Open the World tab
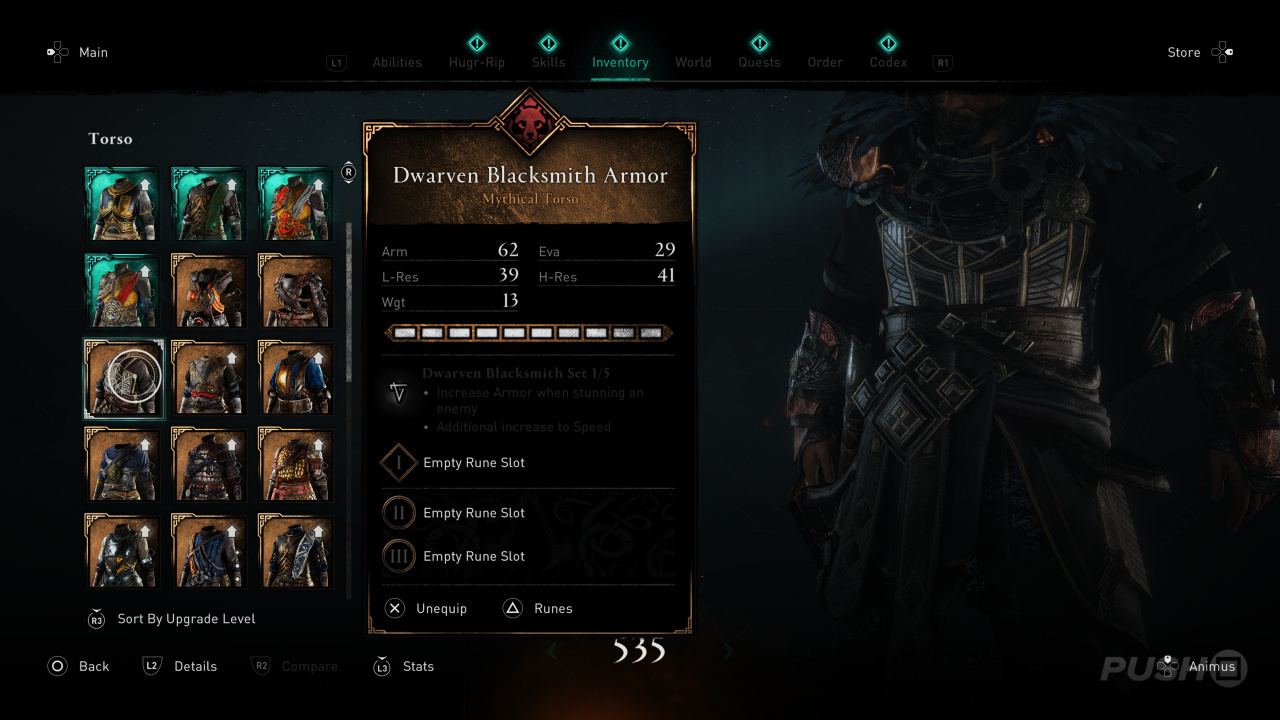 coord(693,62)
